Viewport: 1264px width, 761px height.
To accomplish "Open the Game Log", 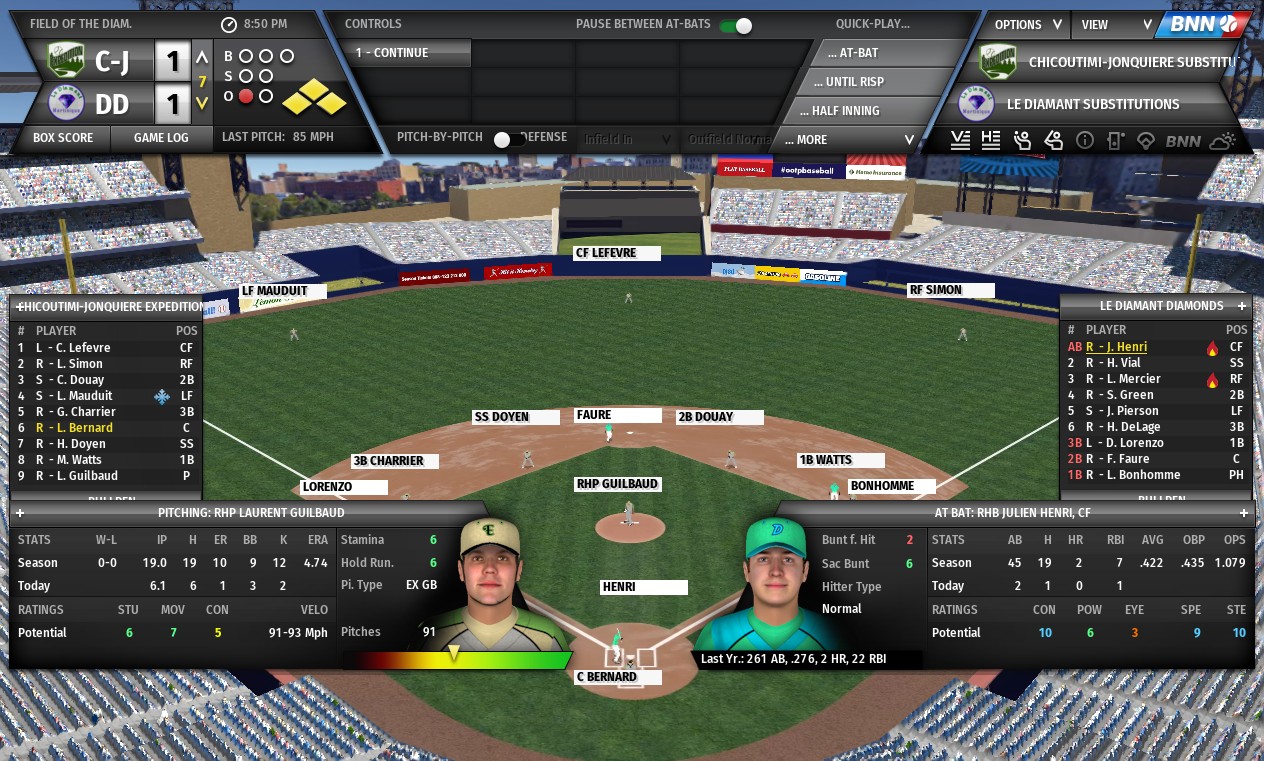I will click(x=161, y=138).
